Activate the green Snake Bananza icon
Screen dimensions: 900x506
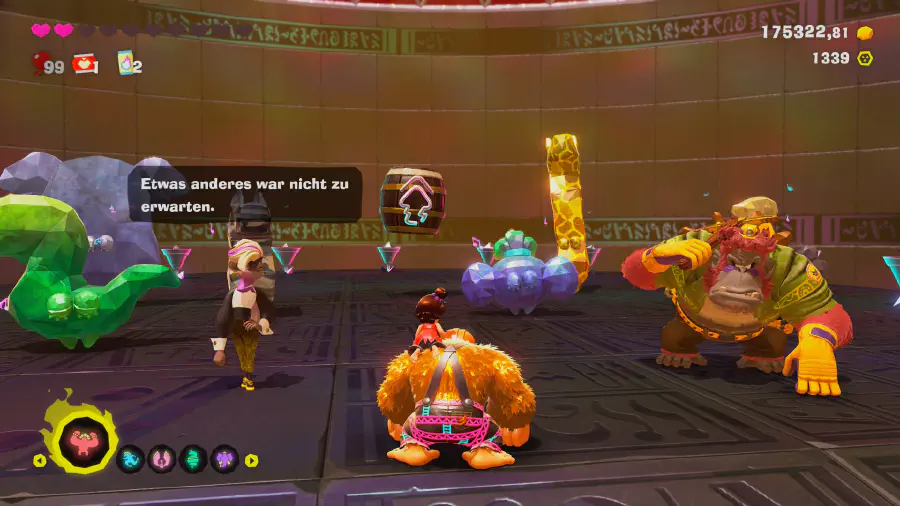(x=192, y=459)
